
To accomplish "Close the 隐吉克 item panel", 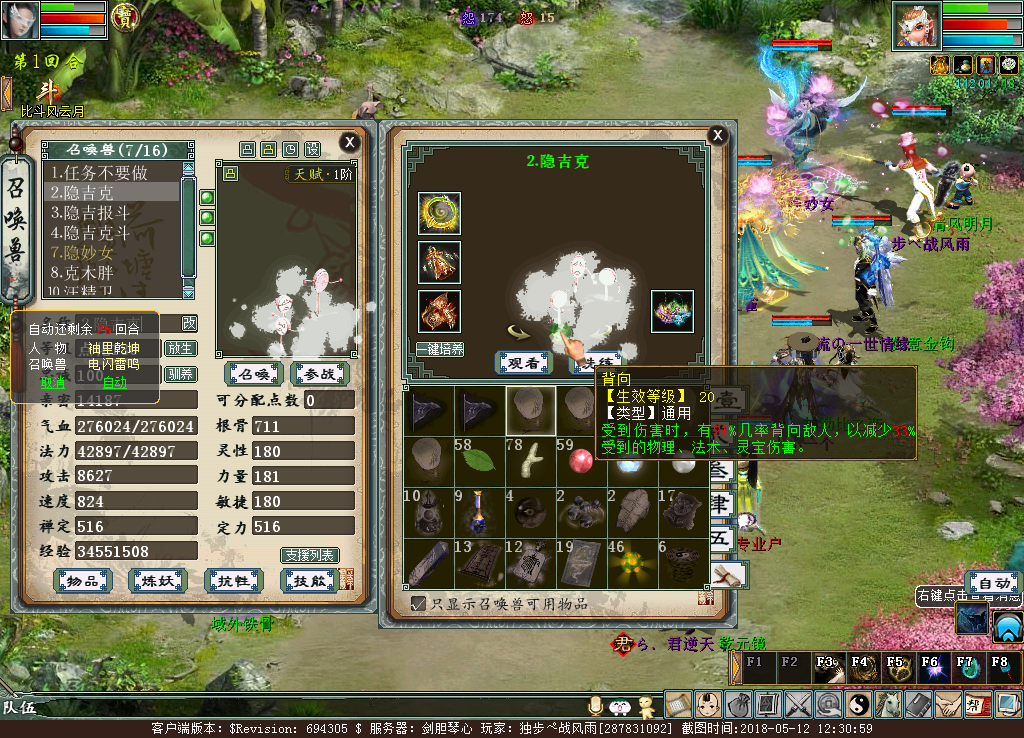I will coord(717,135).
